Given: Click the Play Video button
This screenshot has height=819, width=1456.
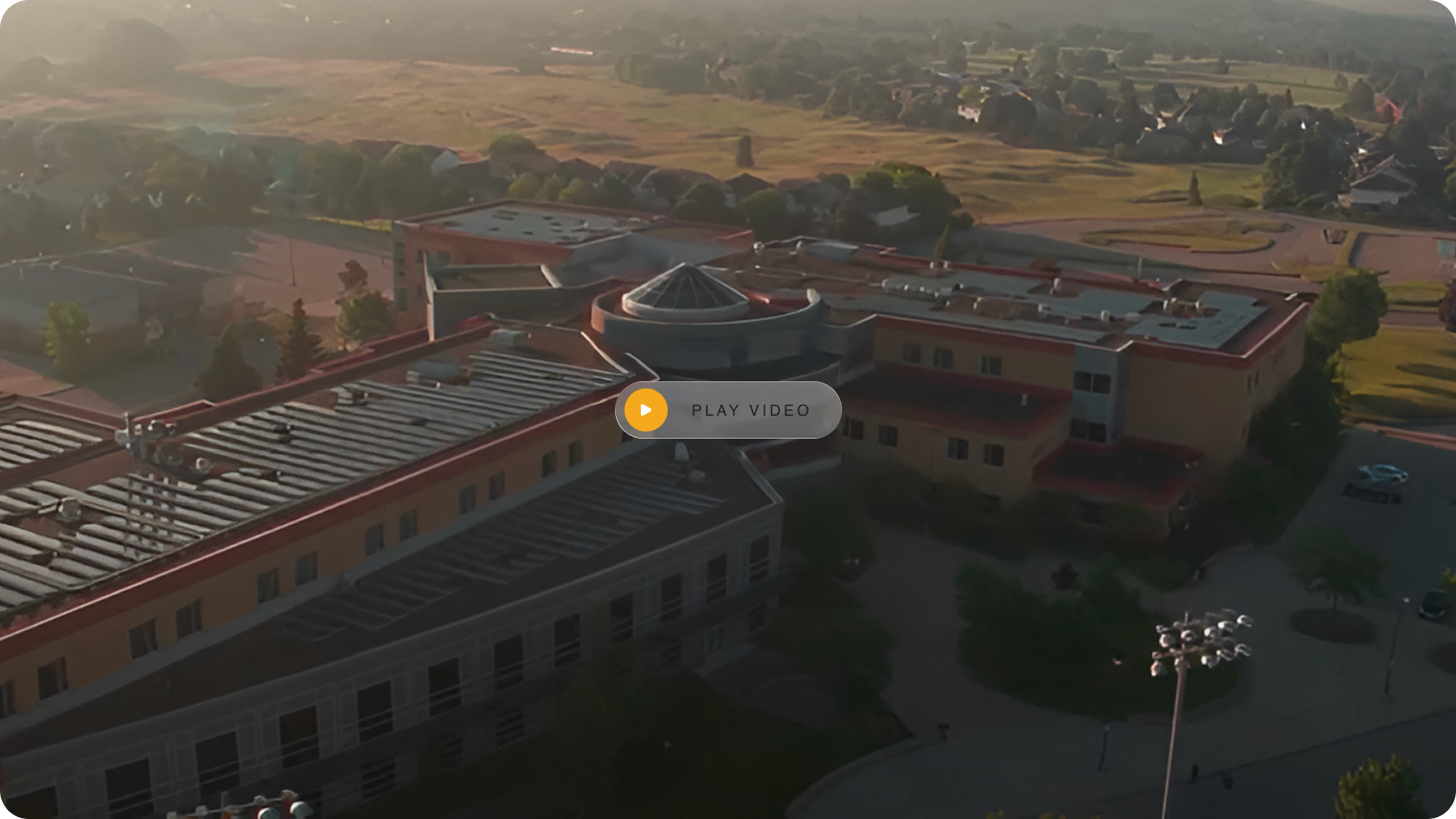Looking at the screenshot, I should (x=728, y=410).
